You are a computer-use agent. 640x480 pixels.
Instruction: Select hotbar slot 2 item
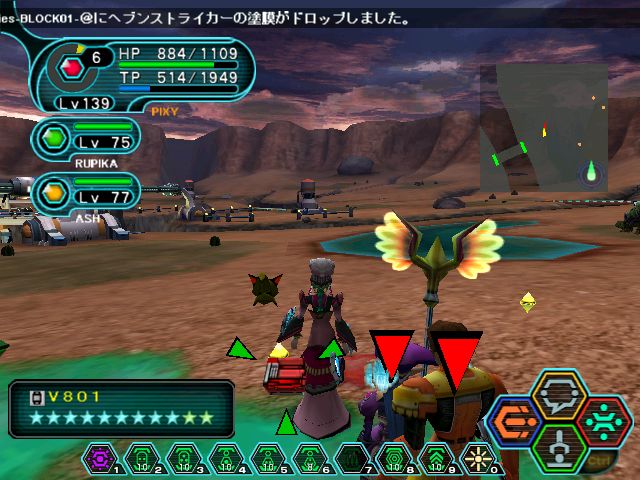[143, 459]
